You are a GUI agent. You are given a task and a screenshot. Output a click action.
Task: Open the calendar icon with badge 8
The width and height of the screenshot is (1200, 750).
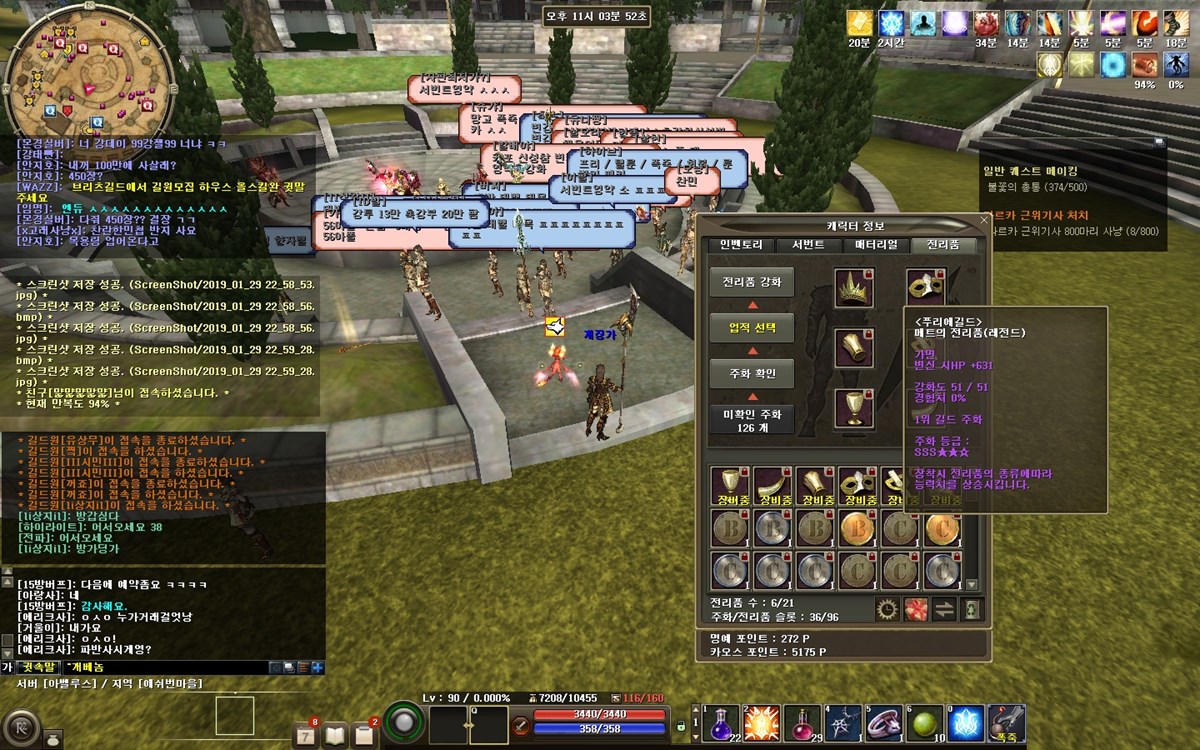pos(306,735)
